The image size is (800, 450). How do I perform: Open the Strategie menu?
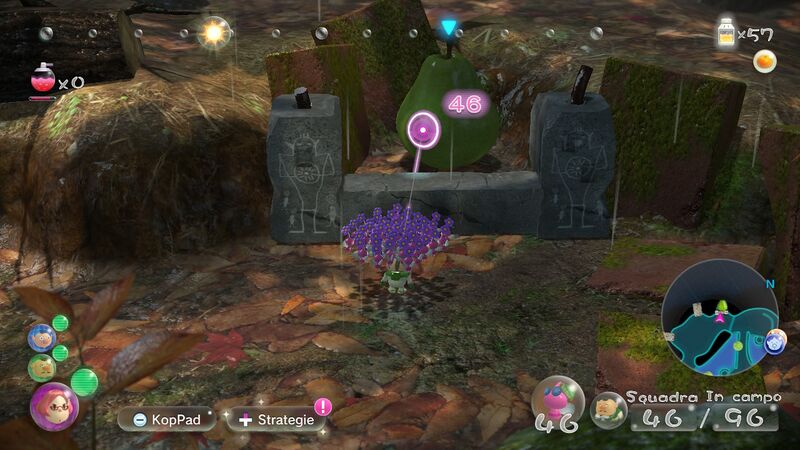click(x=277, y=419)
